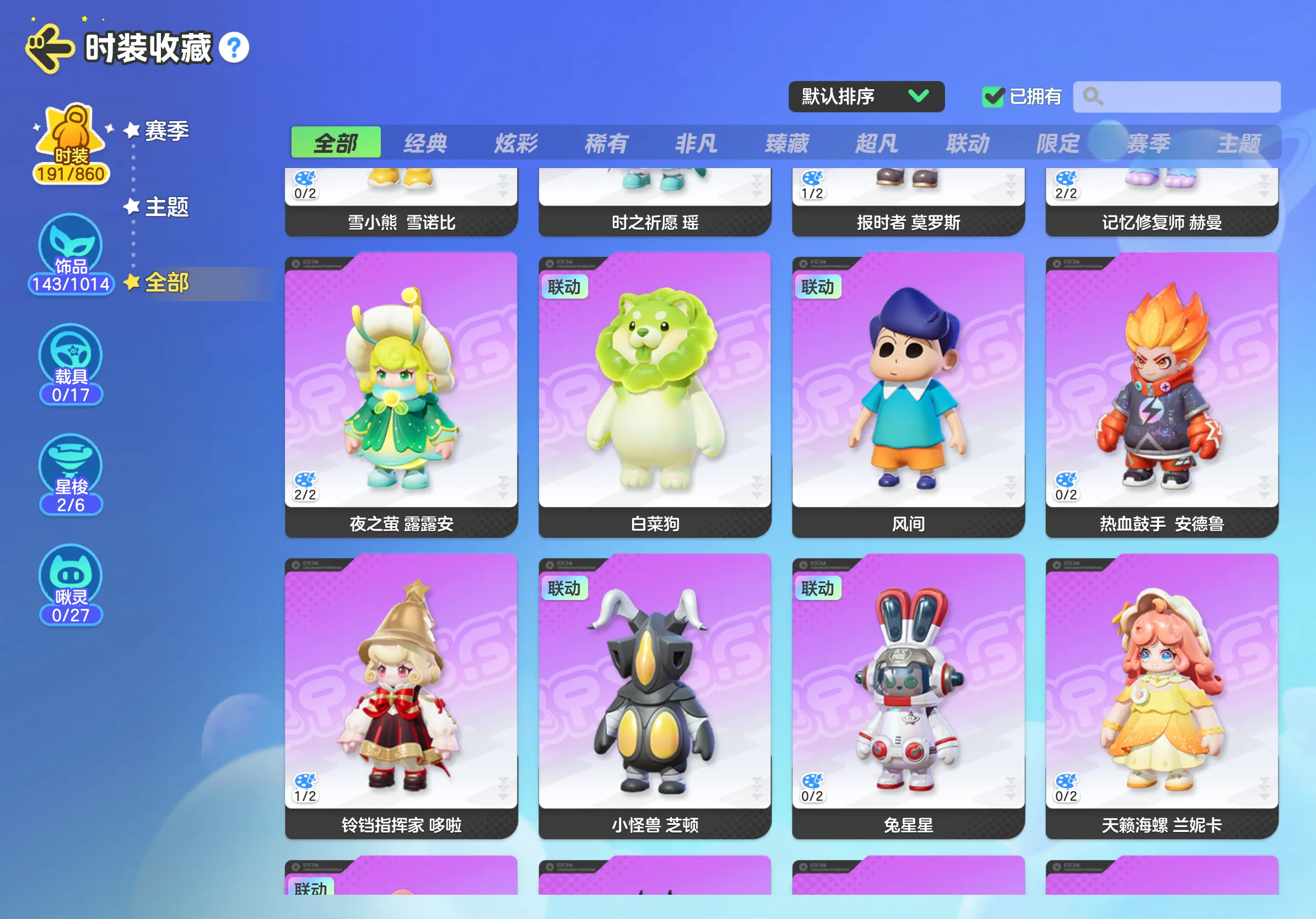Image resolution: width=1316 pixels, height=919 pixels.
Task: Select the 稀有 rarity tab
Action: point(606,143)
